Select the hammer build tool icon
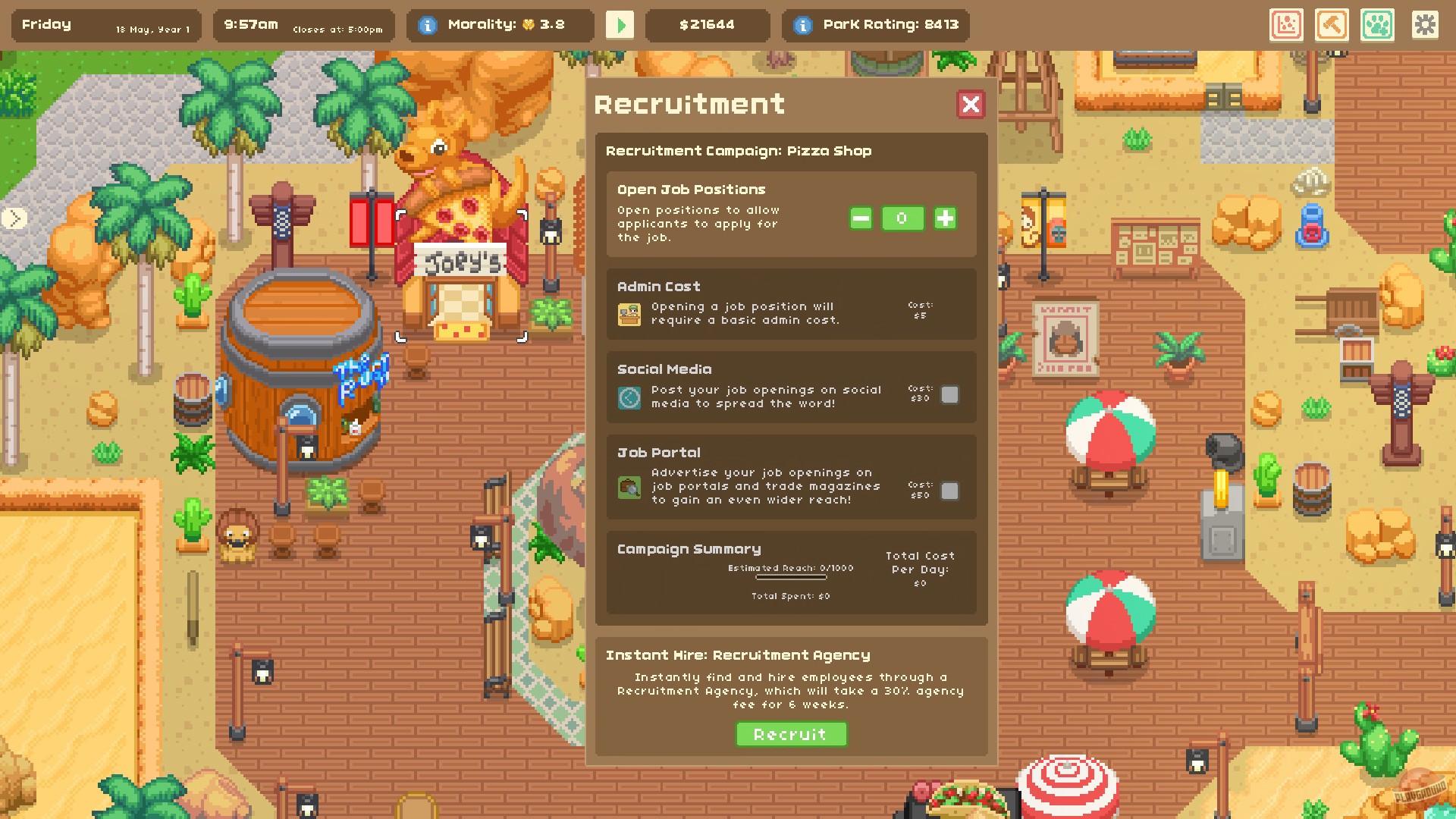Image resolution: width=1456 pixels, height=819 pixels. tap(1332, 25)
